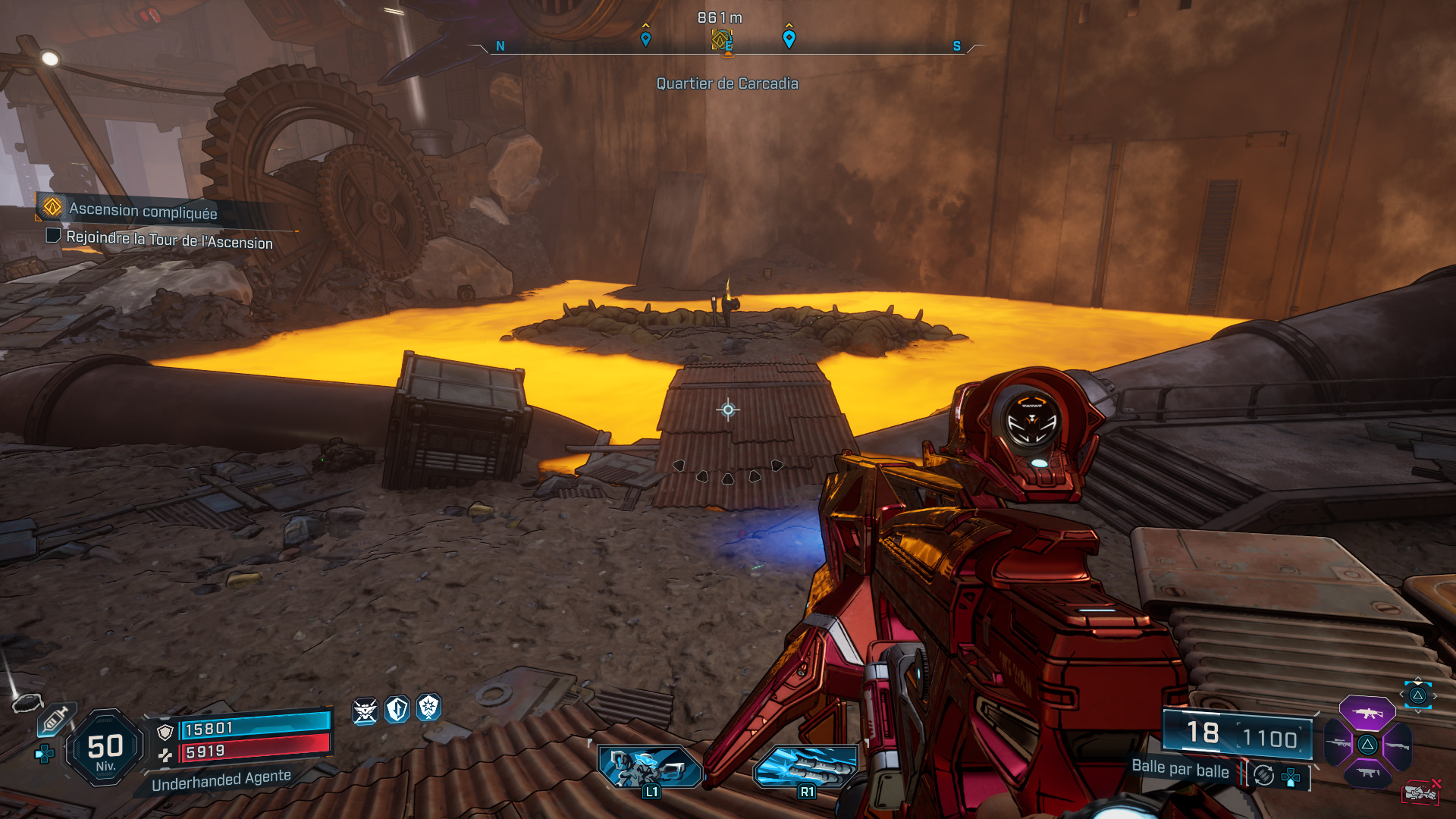
Task: Inspect the shield with arrow buff icon
Action: point(397,710)
